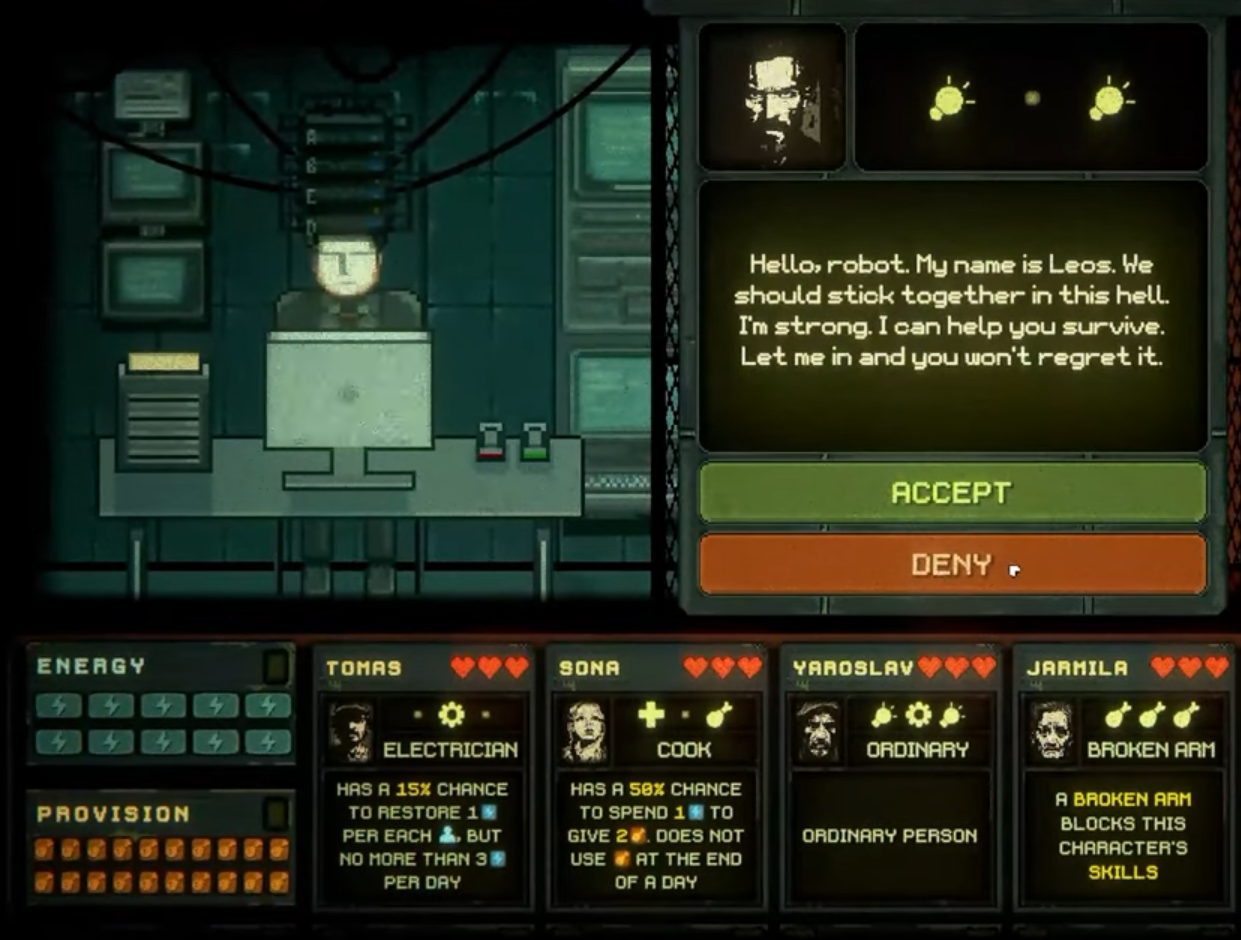The image size is (1241, 940).
Task: Pick Jarmila's Broken Arm card
Action: tap(1122, 778)
